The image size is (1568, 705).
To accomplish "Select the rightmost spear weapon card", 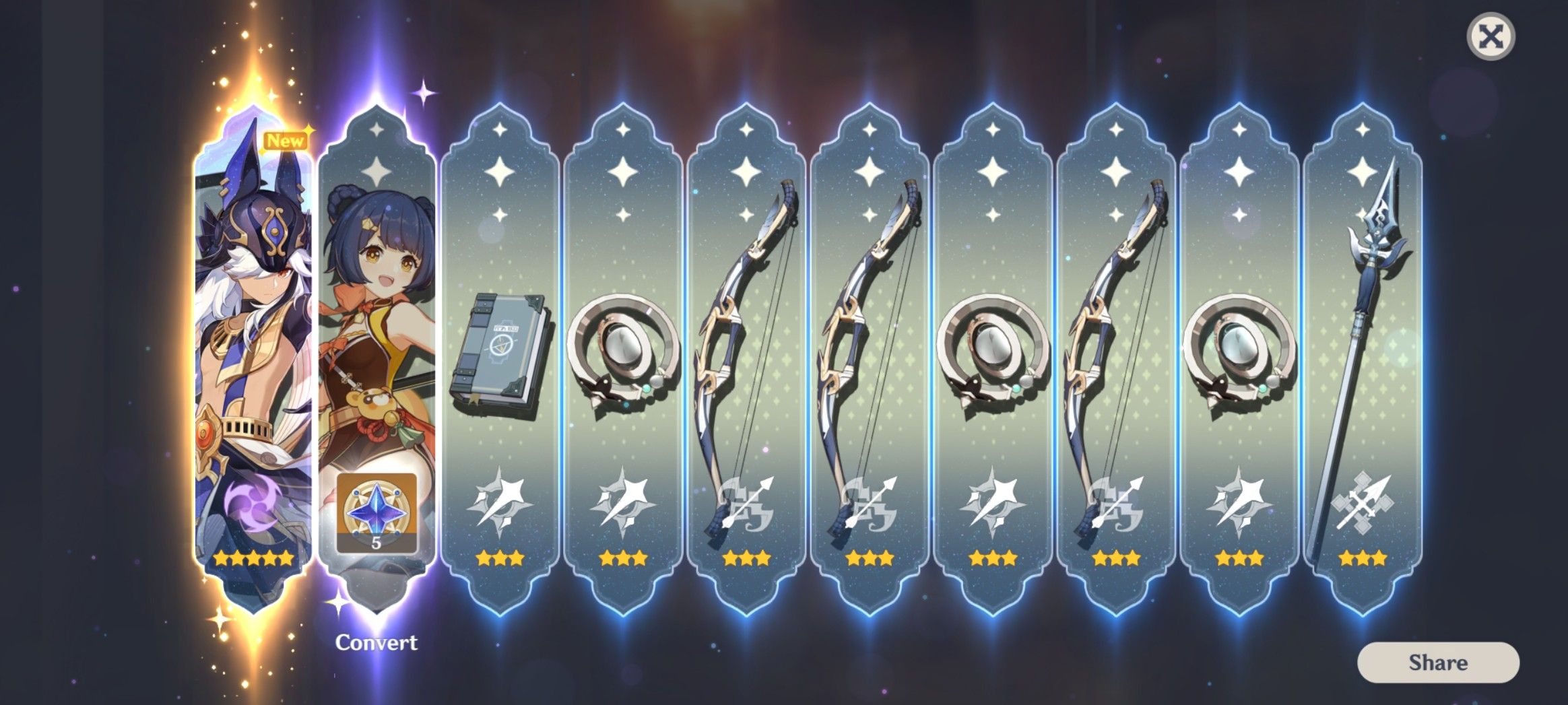I will coord(1361,350).
